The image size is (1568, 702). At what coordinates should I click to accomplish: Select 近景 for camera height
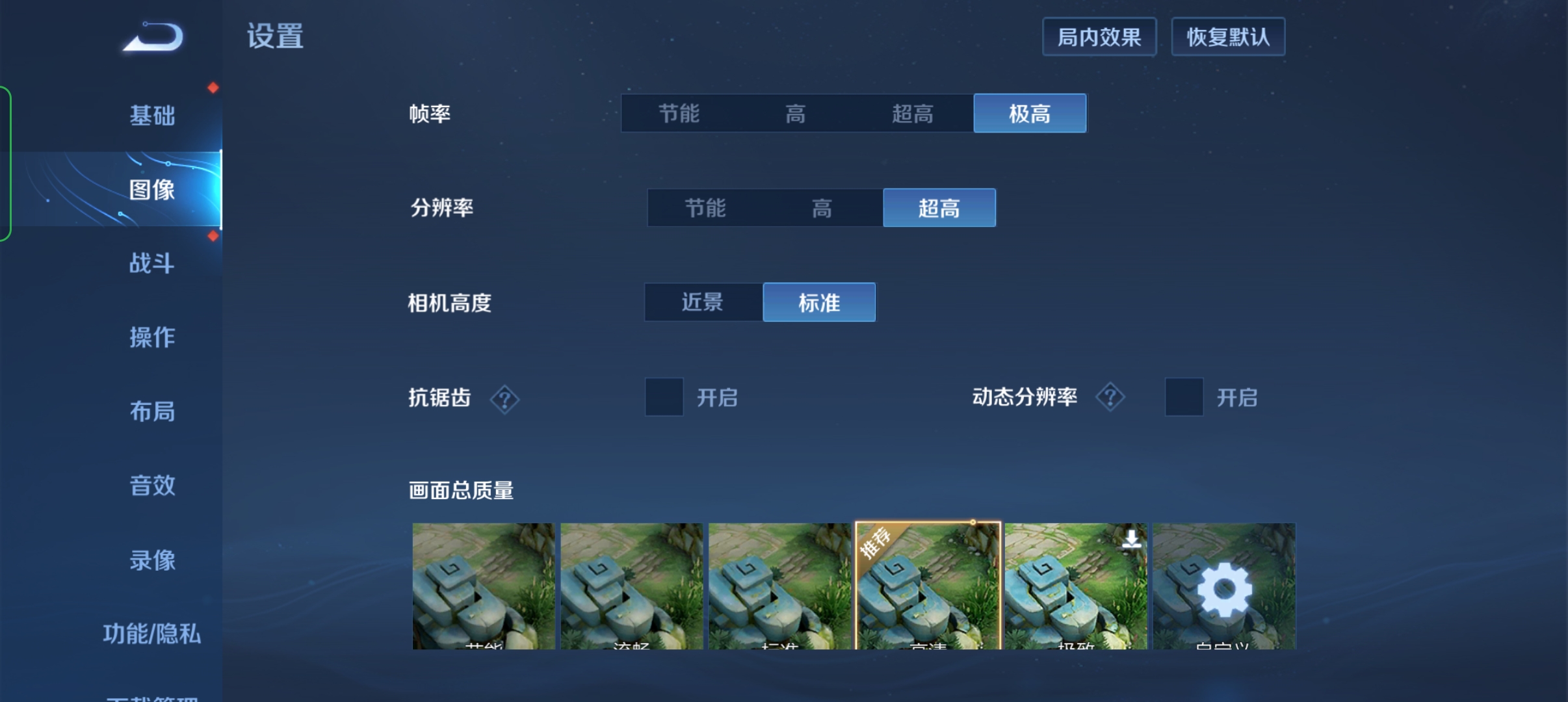703,302
